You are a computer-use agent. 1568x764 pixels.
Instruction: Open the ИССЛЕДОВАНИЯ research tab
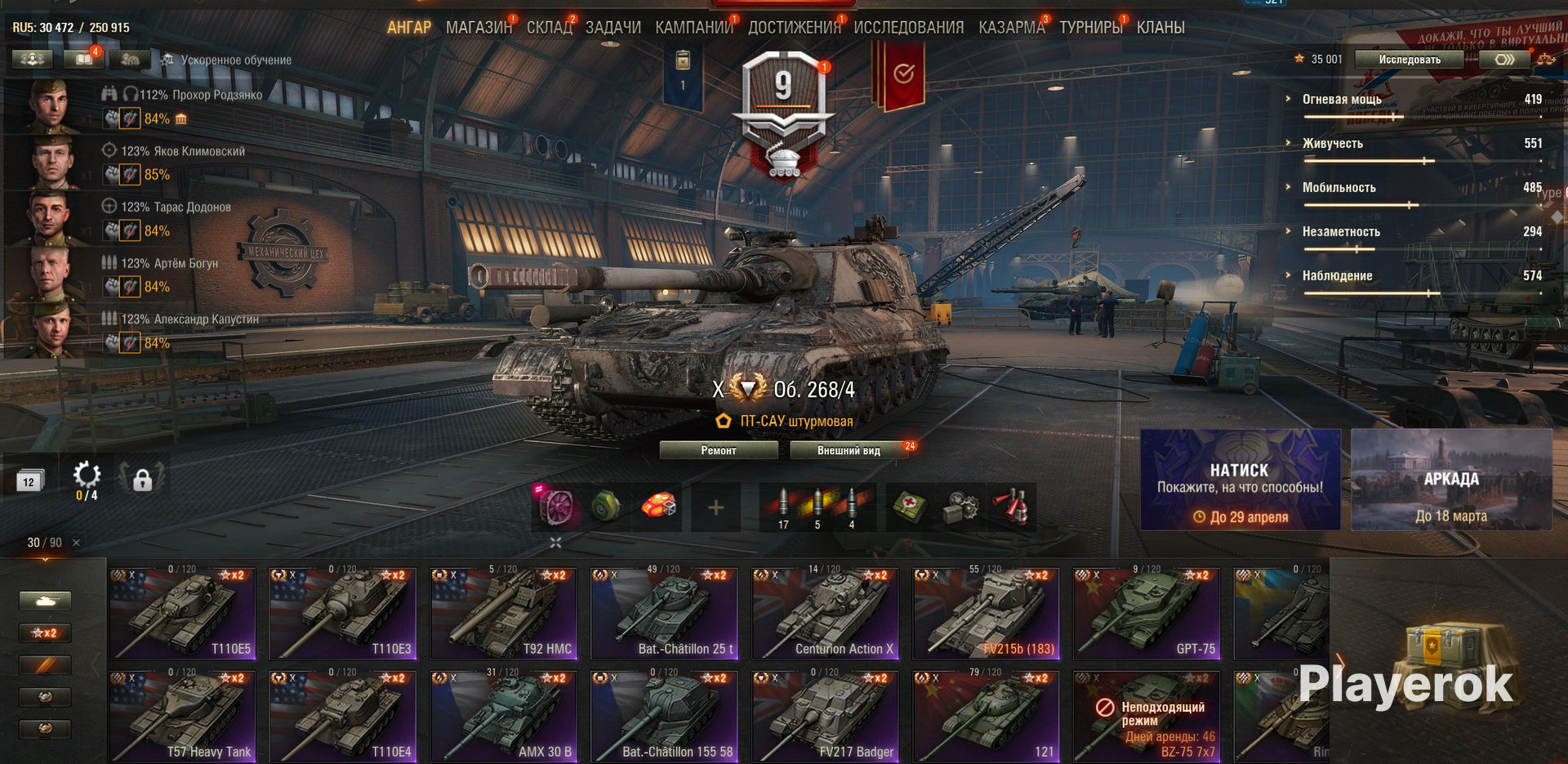pyautogui.click(x=908, y=28)
